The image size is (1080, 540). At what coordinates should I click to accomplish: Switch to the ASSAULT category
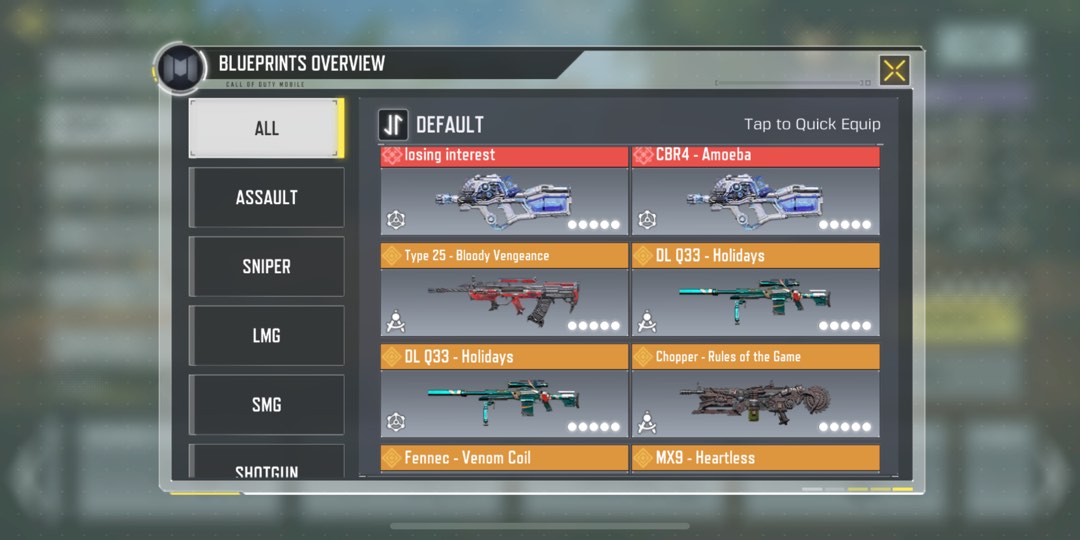point(266,197)
